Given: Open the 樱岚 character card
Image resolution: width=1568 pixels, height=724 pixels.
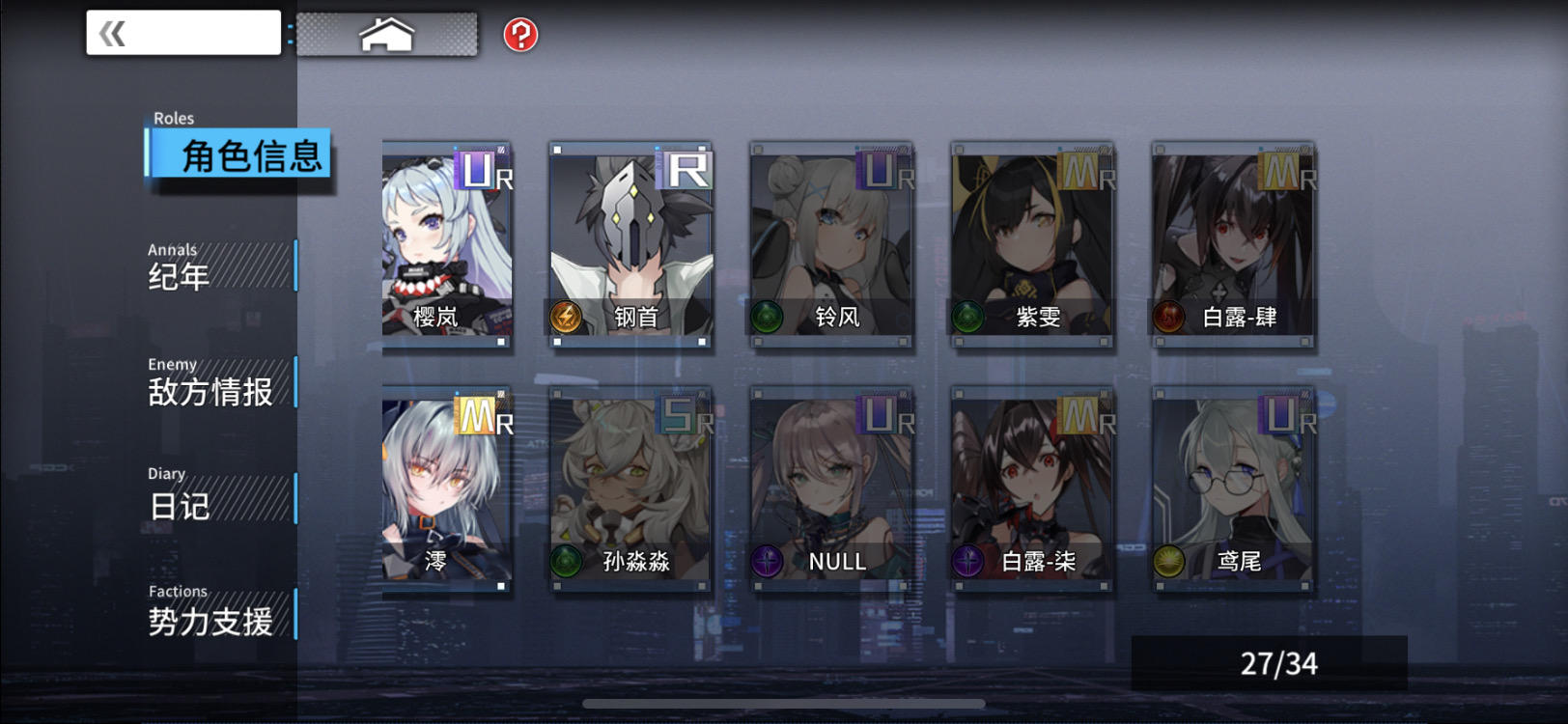Looking at the screenshot, I should tap(444, 241).
